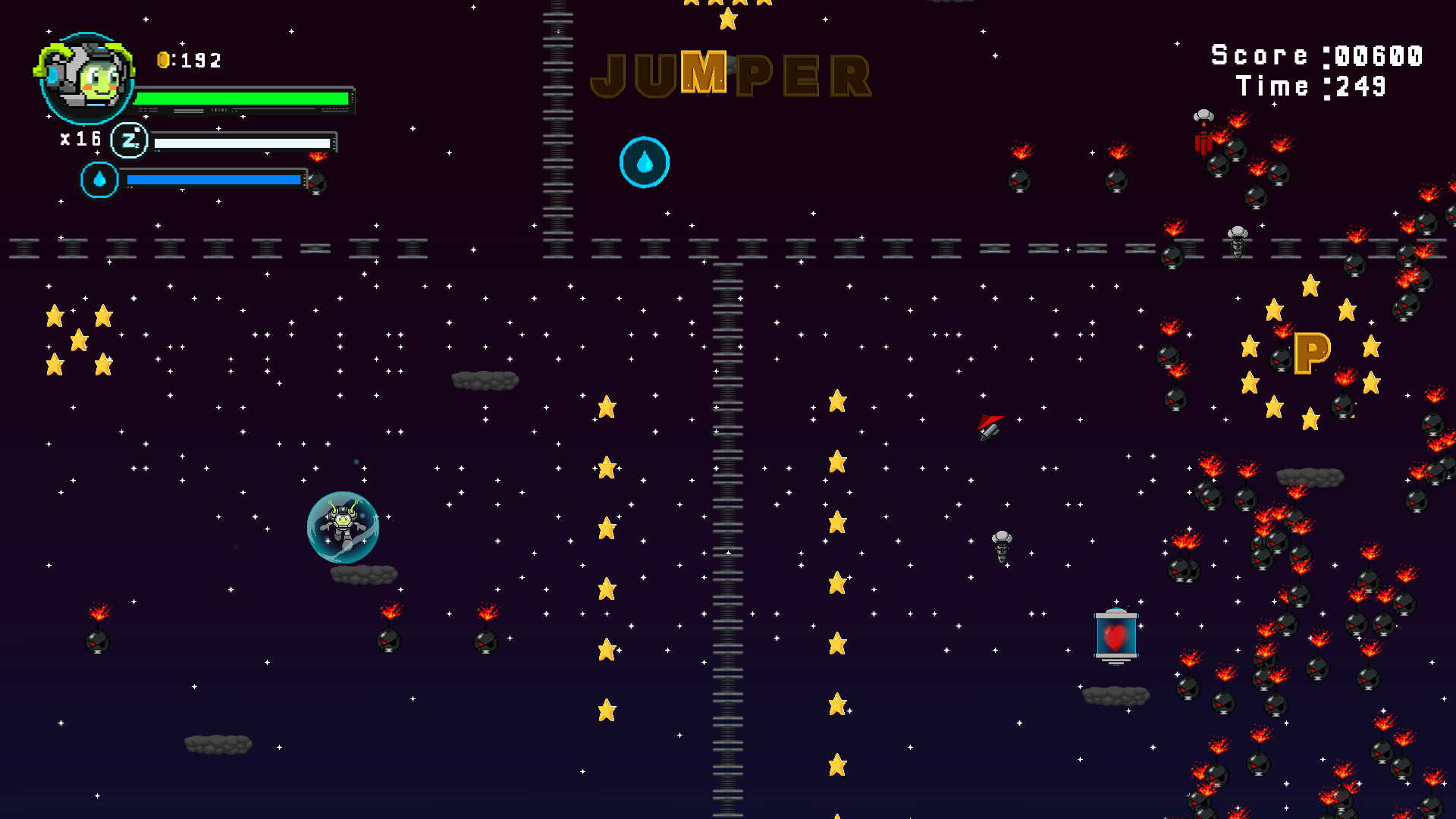The width and height of the screenshot is (1456, 819).
Task: Click the green health bar
Action: [x=243, y=97]
